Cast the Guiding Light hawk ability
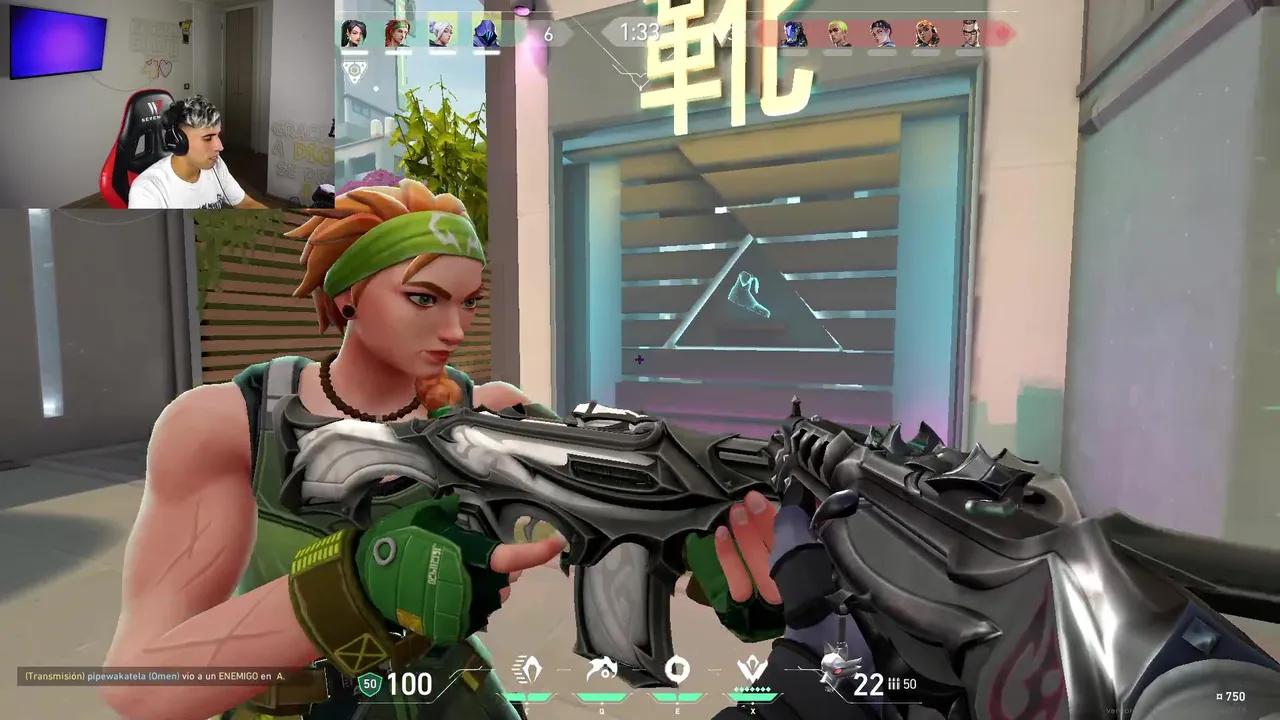The height and width of the screenshot is (720, 1280). click(x=678, y=668)
